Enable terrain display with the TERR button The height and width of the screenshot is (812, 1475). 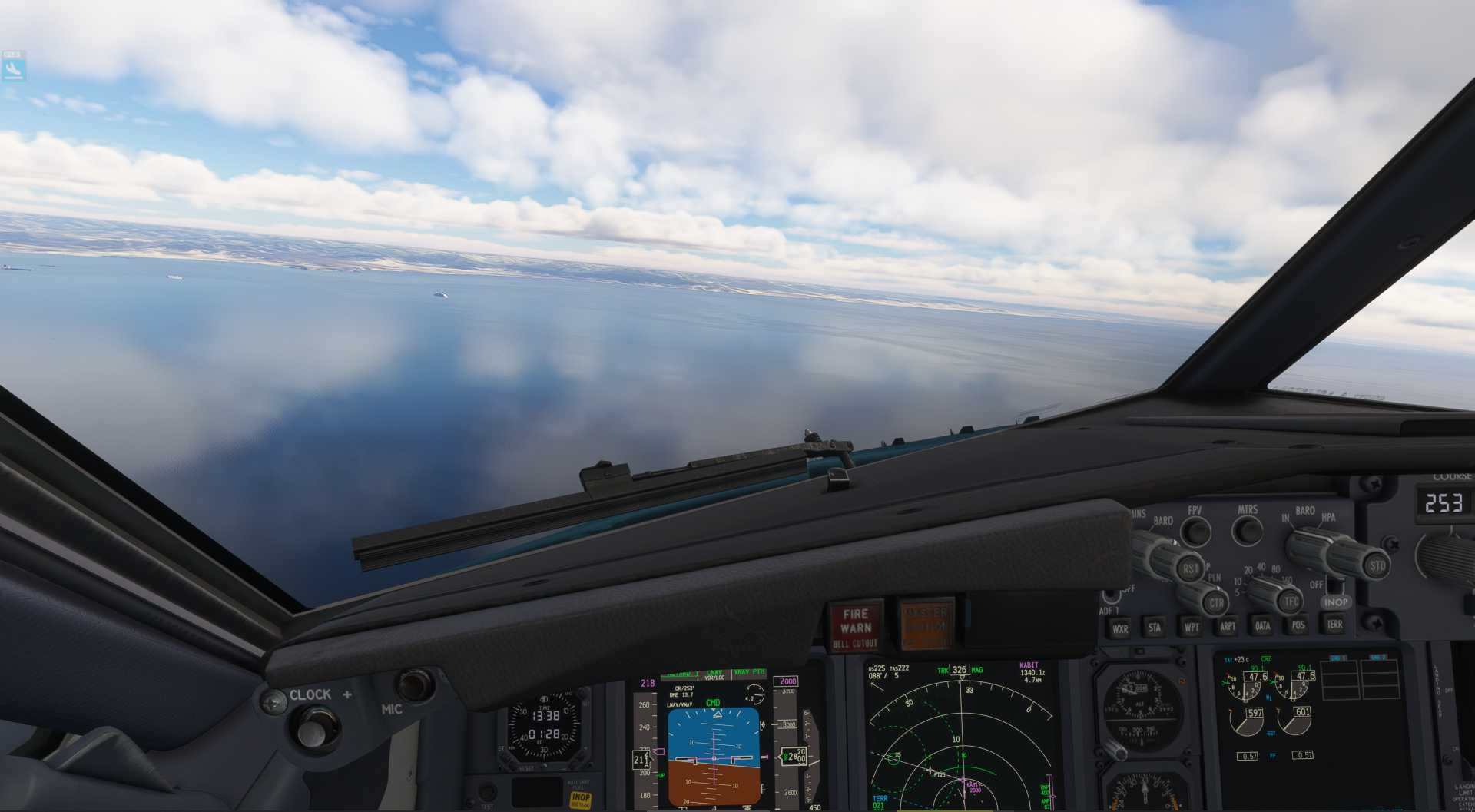pyautogui.click(x=1334, y=624)
